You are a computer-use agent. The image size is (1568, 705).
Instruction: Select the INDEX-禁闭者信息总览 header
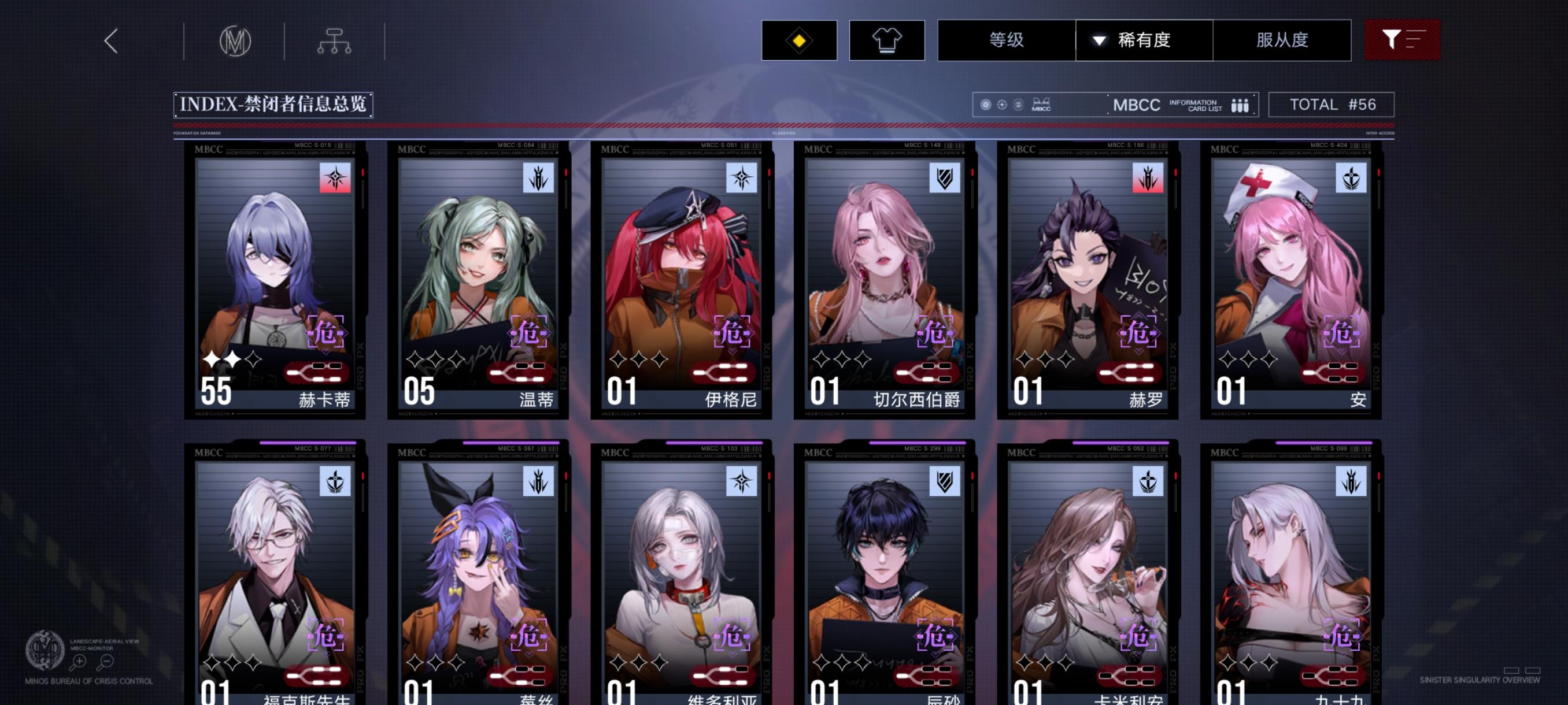pos(272,104)
